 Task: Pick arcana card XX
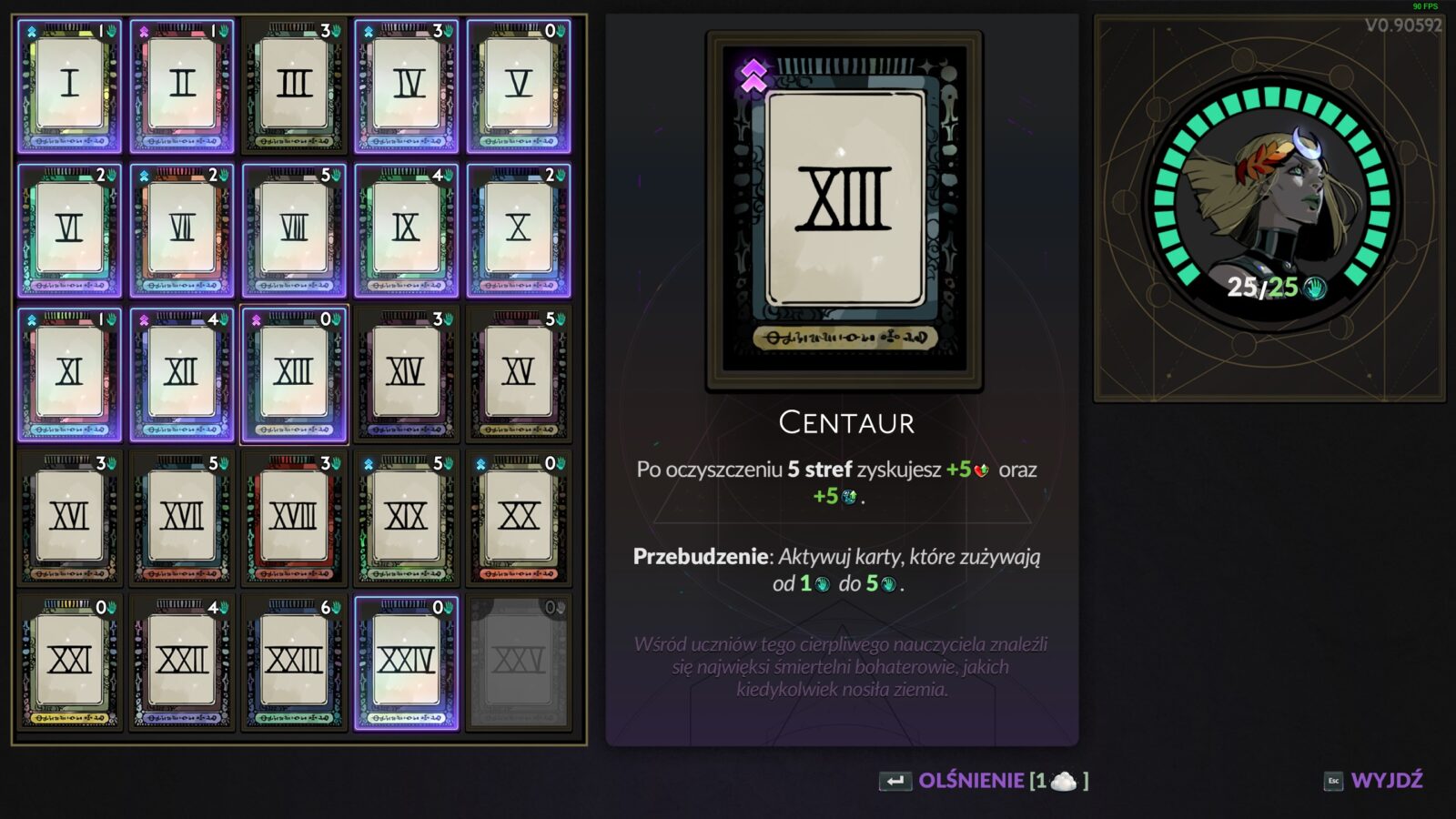518,518
